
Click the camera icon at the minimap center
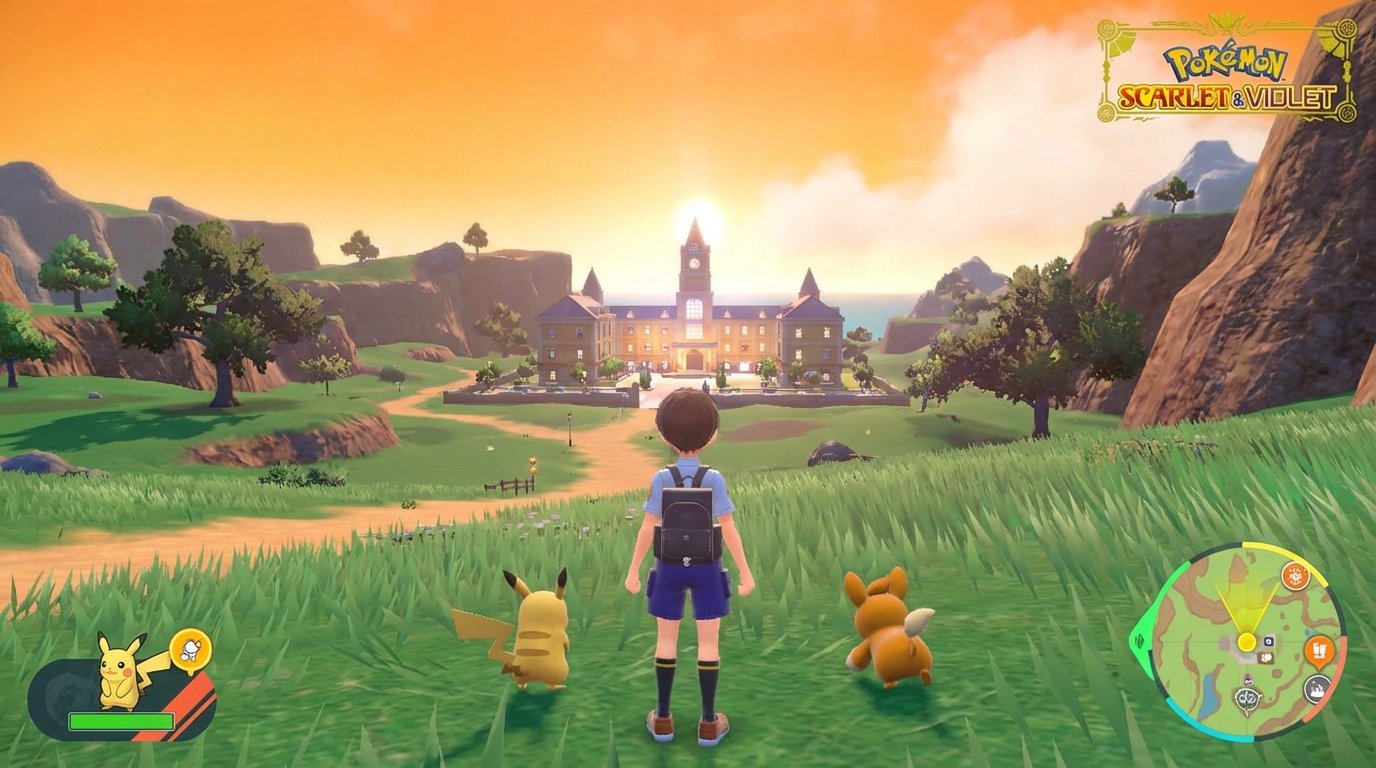[1268, 640]
